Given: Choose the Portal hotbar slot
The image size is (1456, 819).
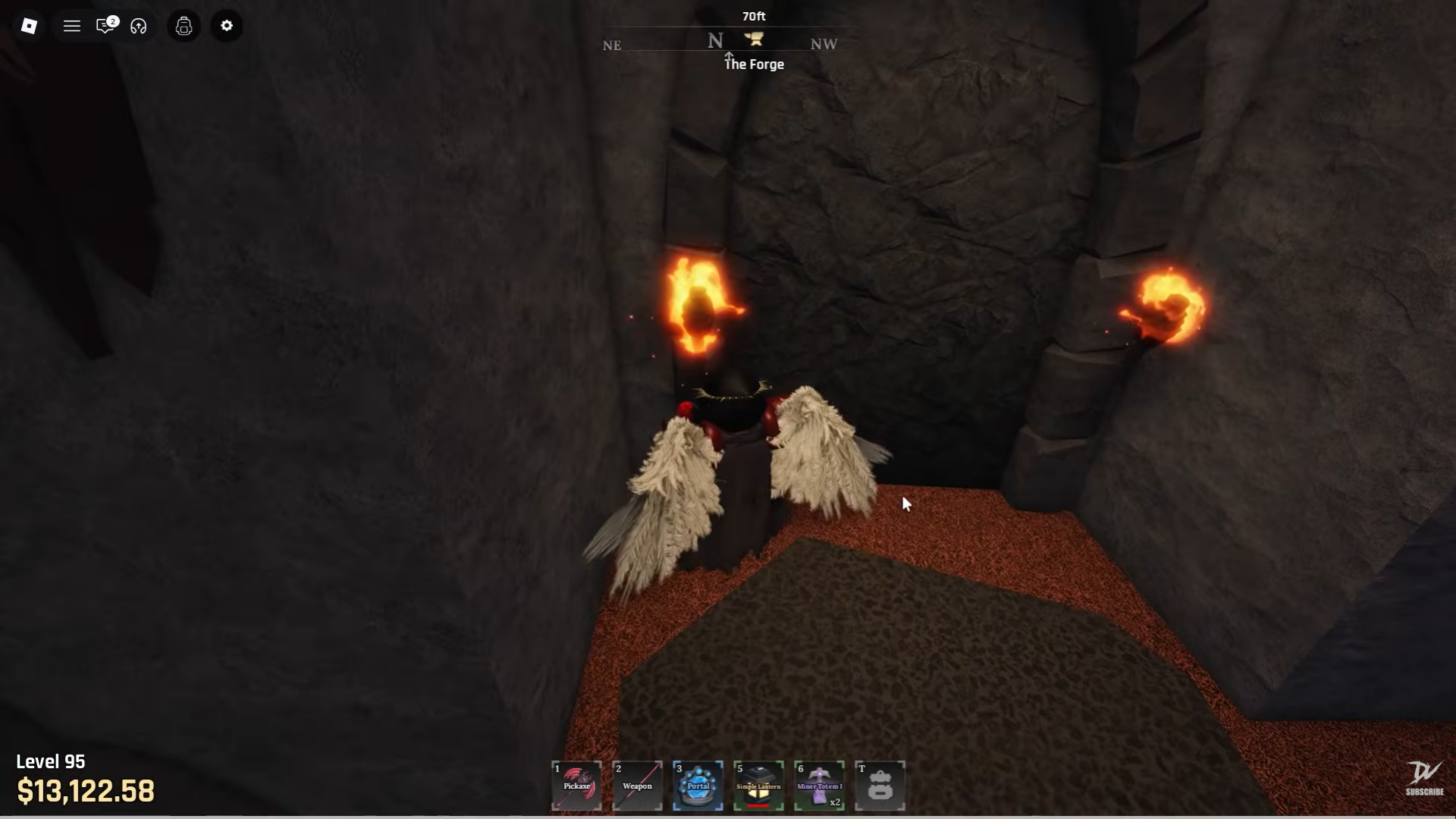Looking at the screenshot, I should pos(698,786).
